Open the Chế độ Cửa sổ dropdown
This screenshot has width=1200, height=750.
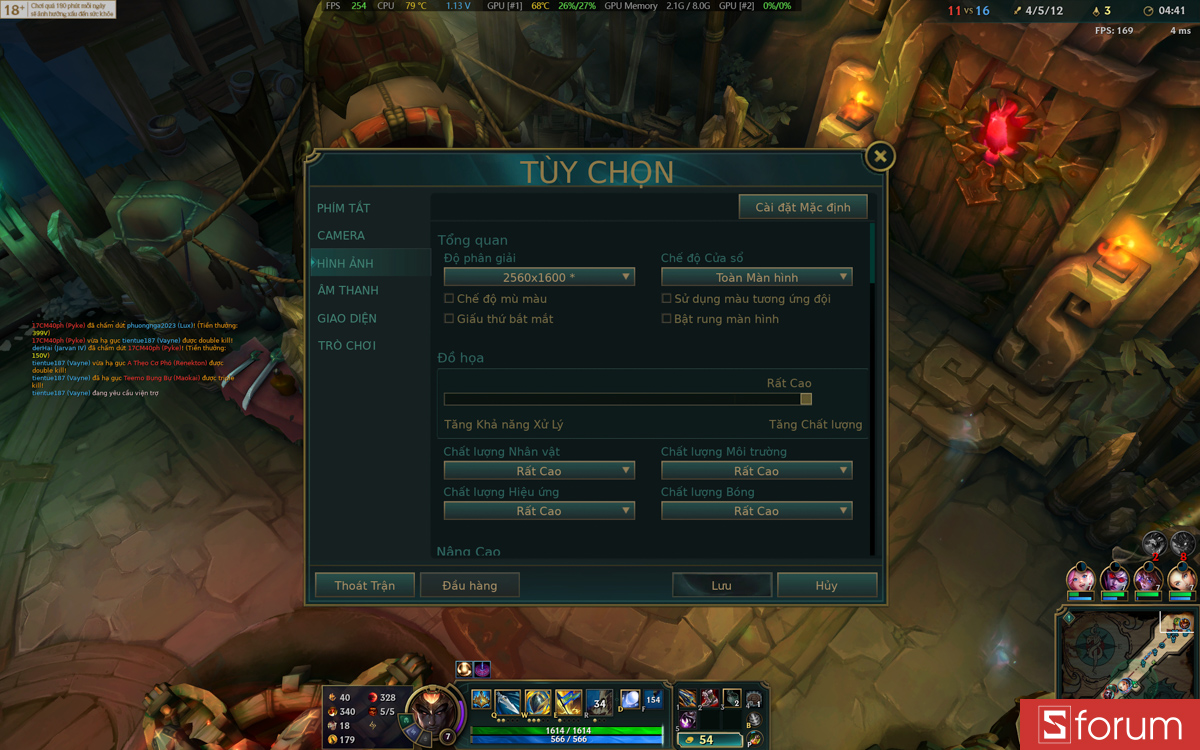[756, 277]
